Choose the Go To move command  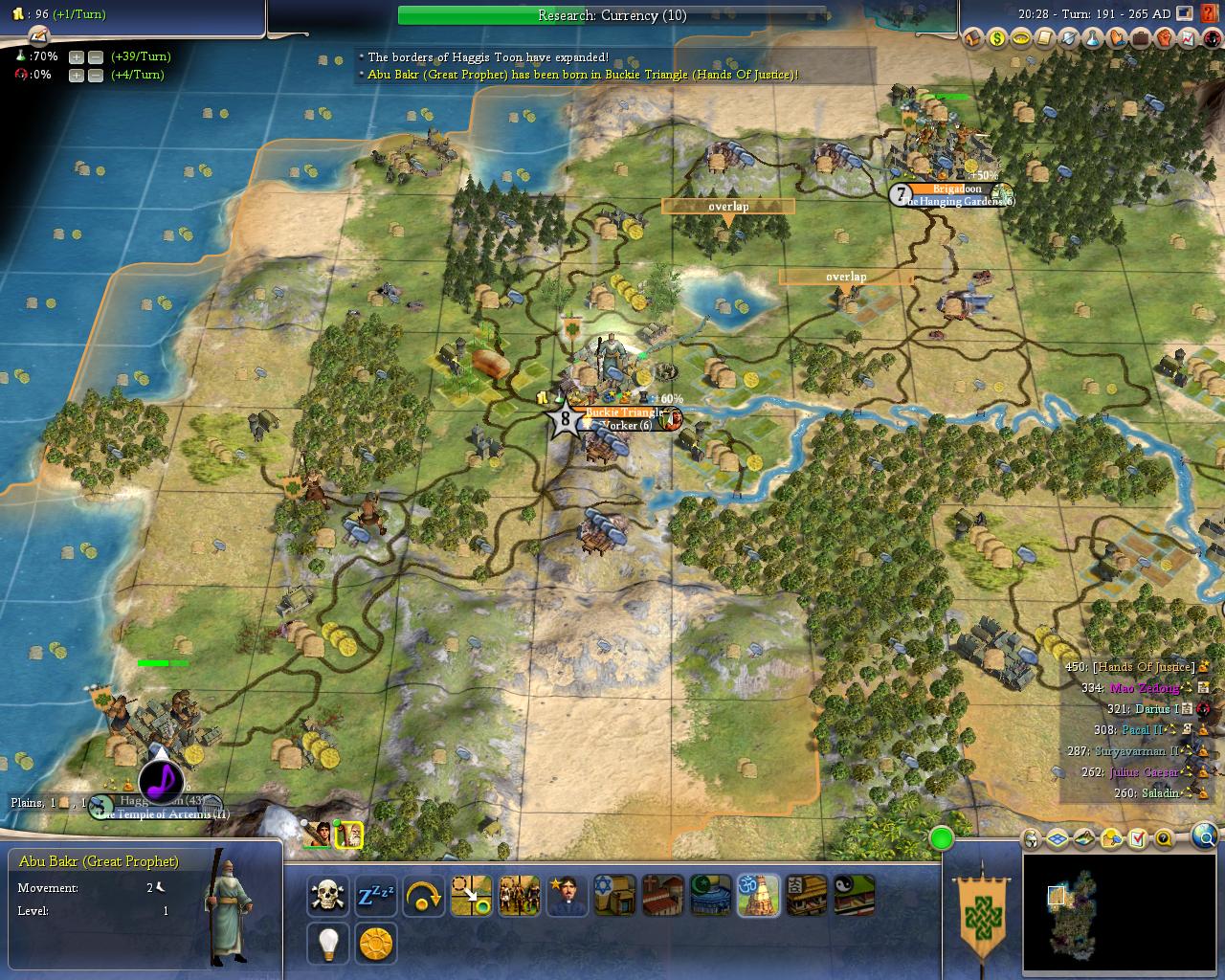[x=472, y=896]
